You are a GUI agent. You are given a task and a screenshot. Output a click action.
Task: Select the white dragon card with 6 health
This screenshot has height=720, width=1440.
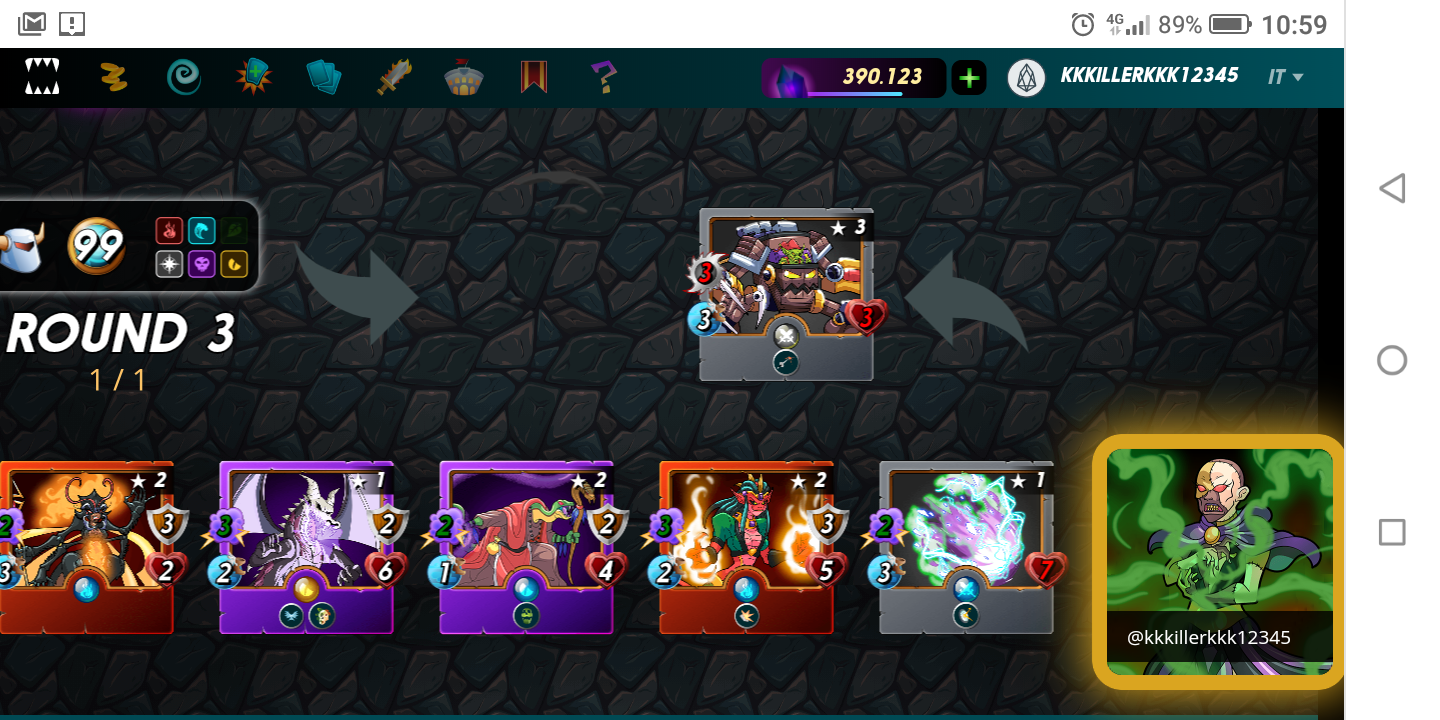click(x=306, y=547)
